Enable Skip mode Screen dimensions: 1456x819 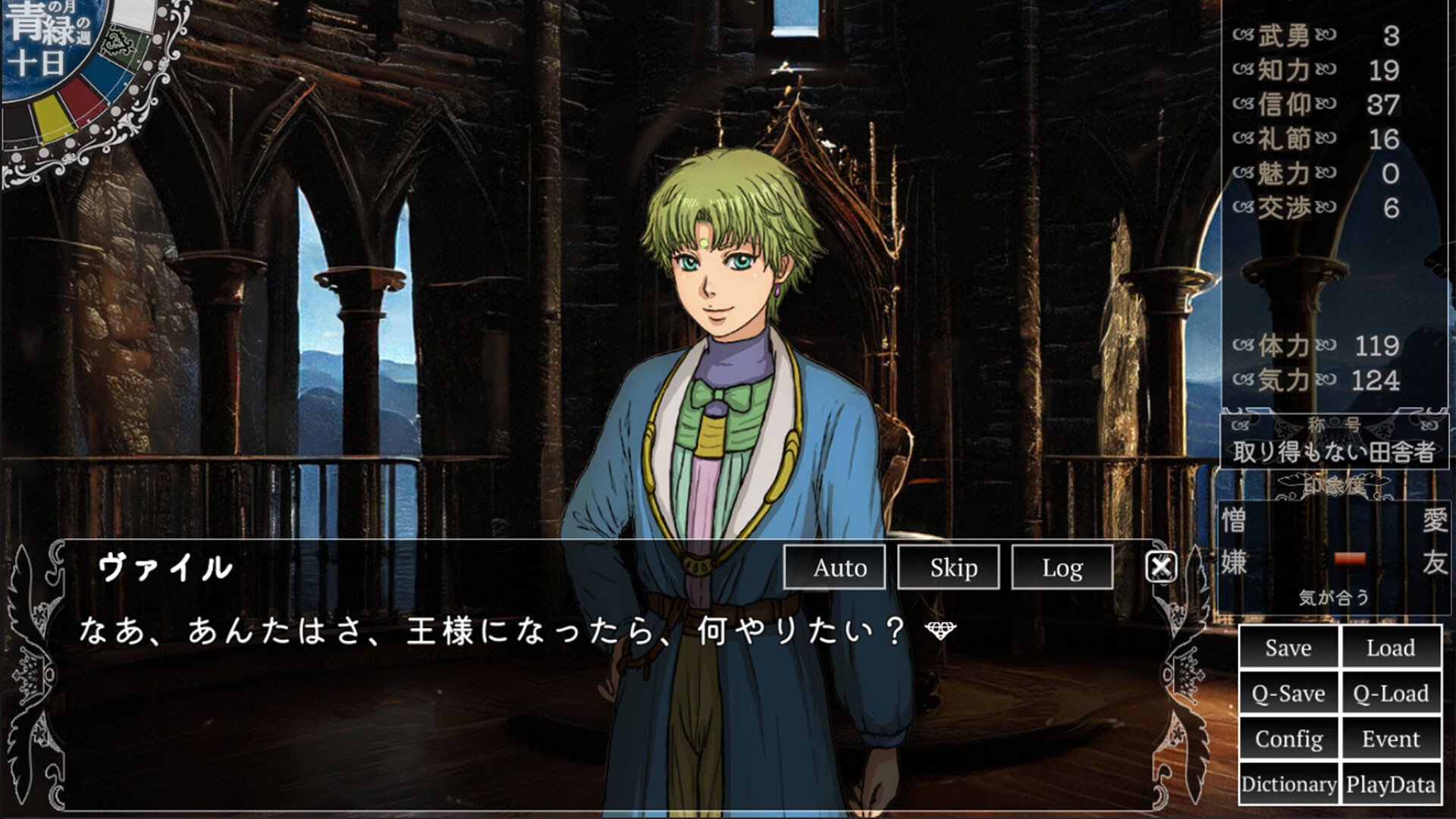[950, 567]
